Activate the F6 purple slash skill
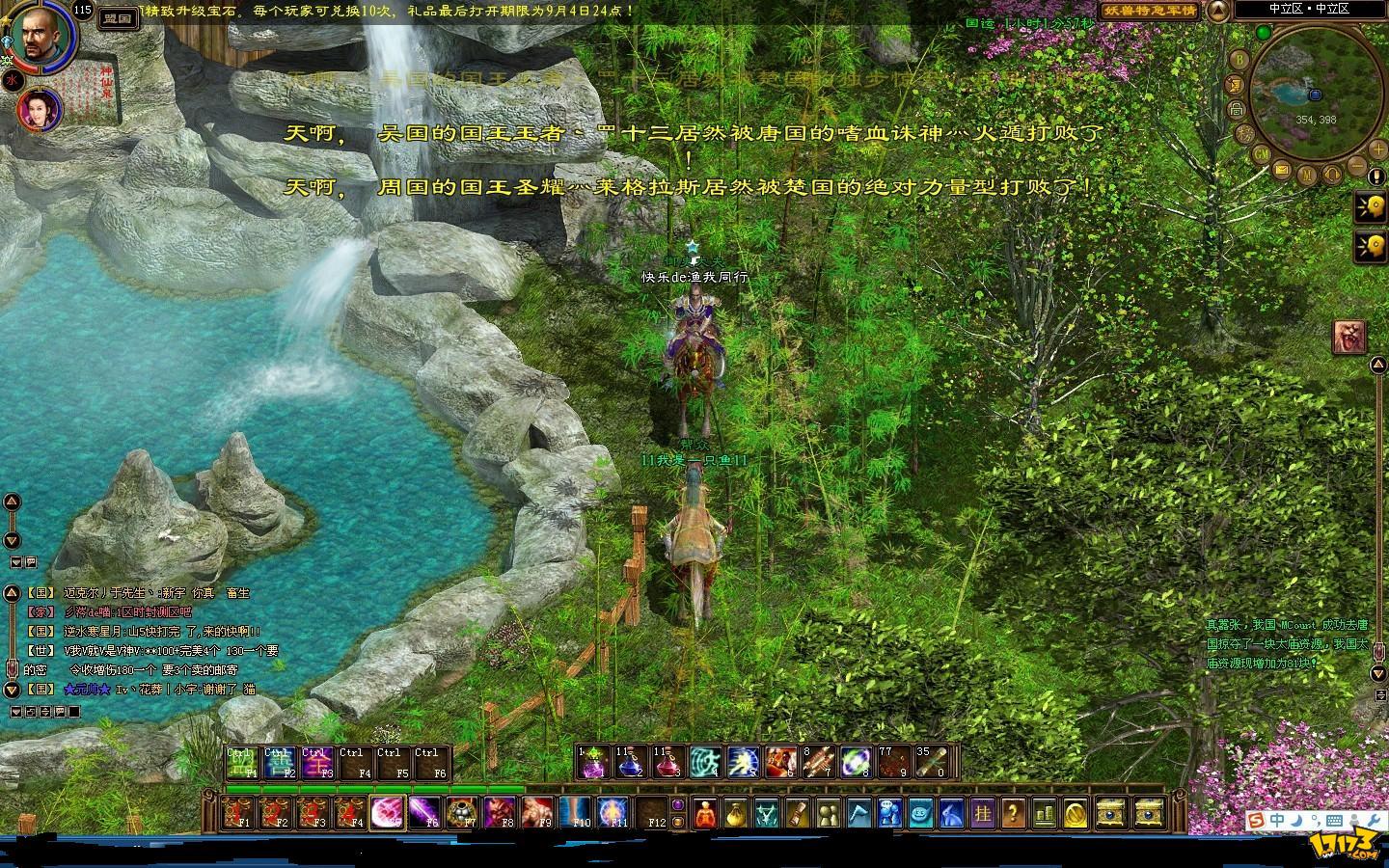Screen dimensions: 1389x868 (424, 812)
